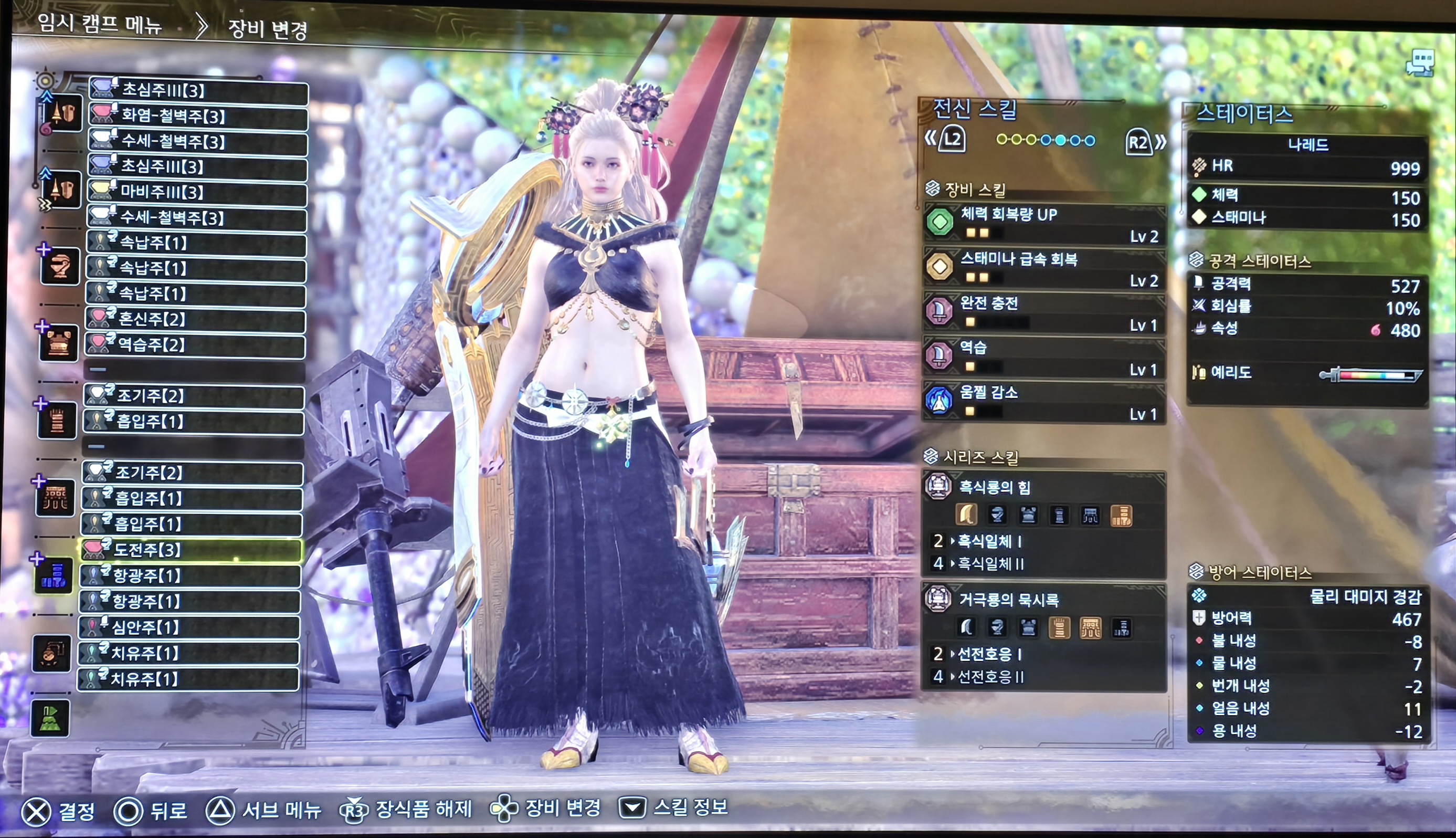Choose the 심안주[1] decoration row
The height and width of the screenshot is (838, 1456).
189,627
